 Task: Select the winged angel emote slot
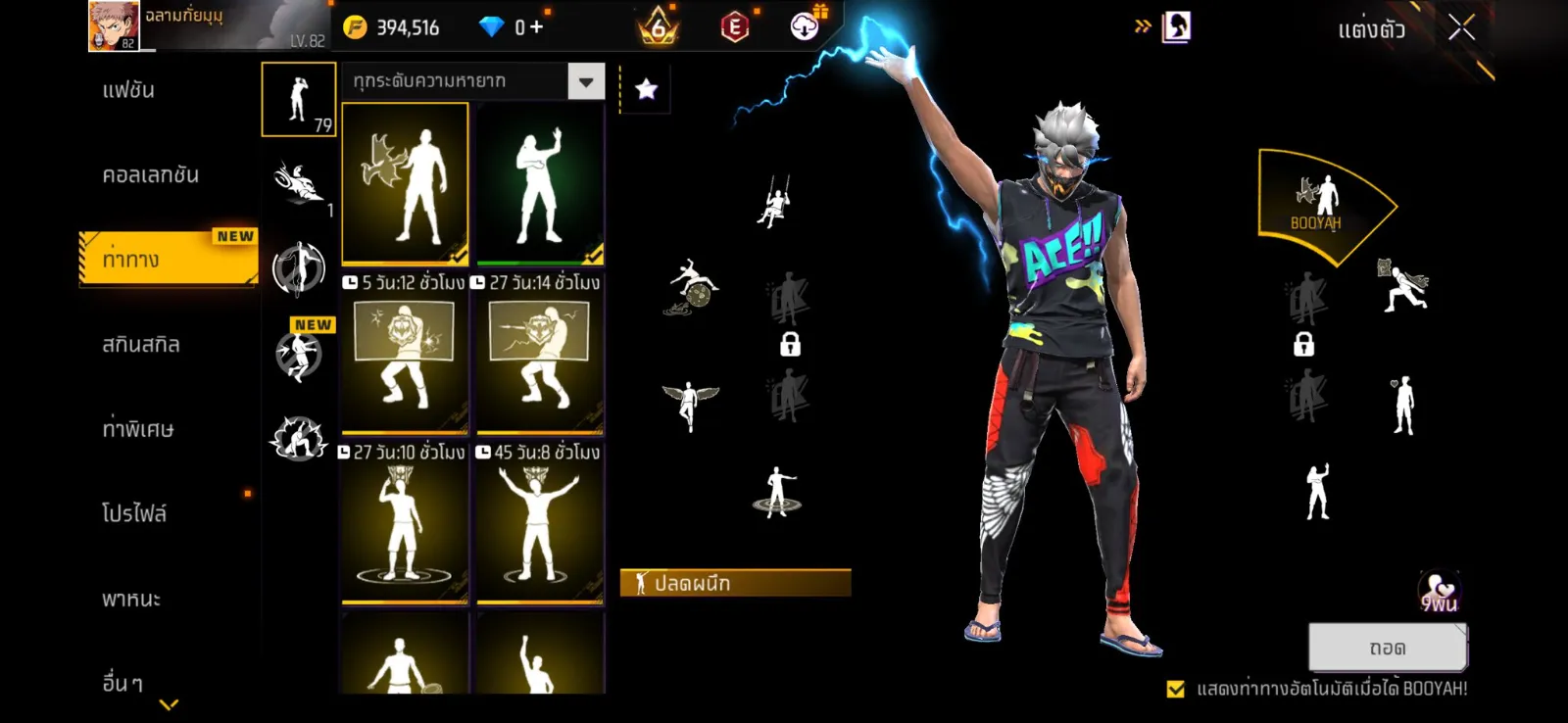pos(690,404)
